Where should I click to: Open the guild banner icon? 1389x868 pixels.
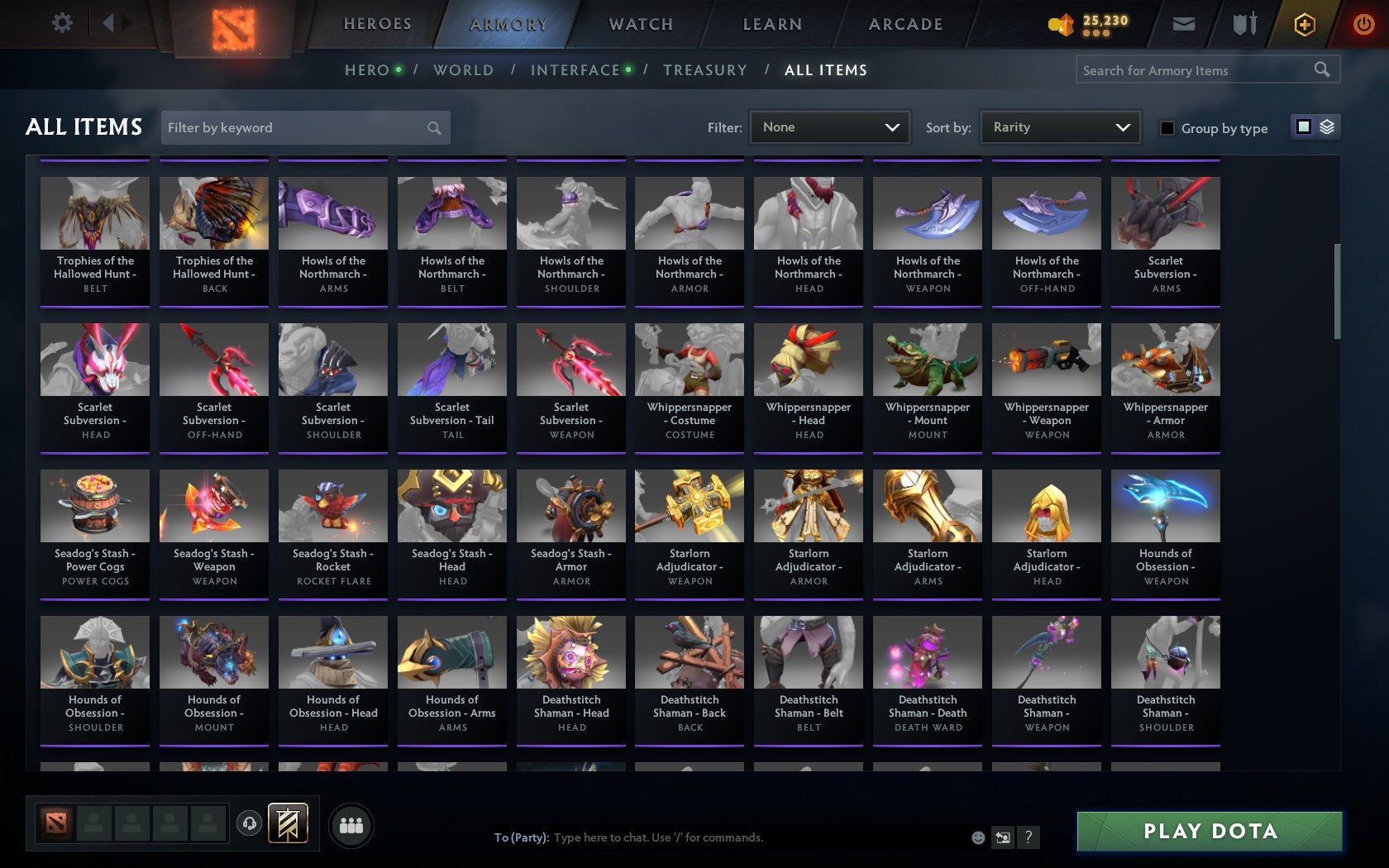coord(289,824)
